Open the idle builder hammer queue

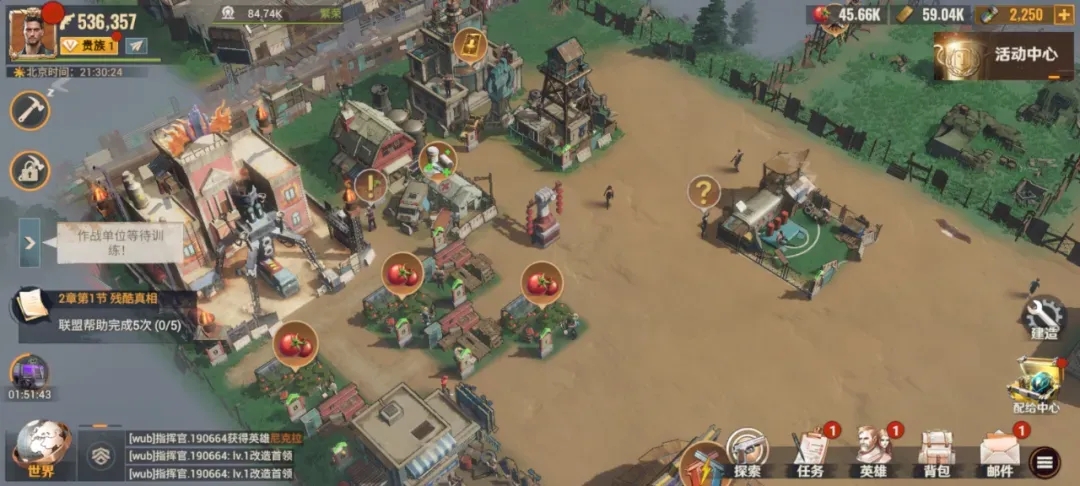pyautogui.click(x=30, y=110)
